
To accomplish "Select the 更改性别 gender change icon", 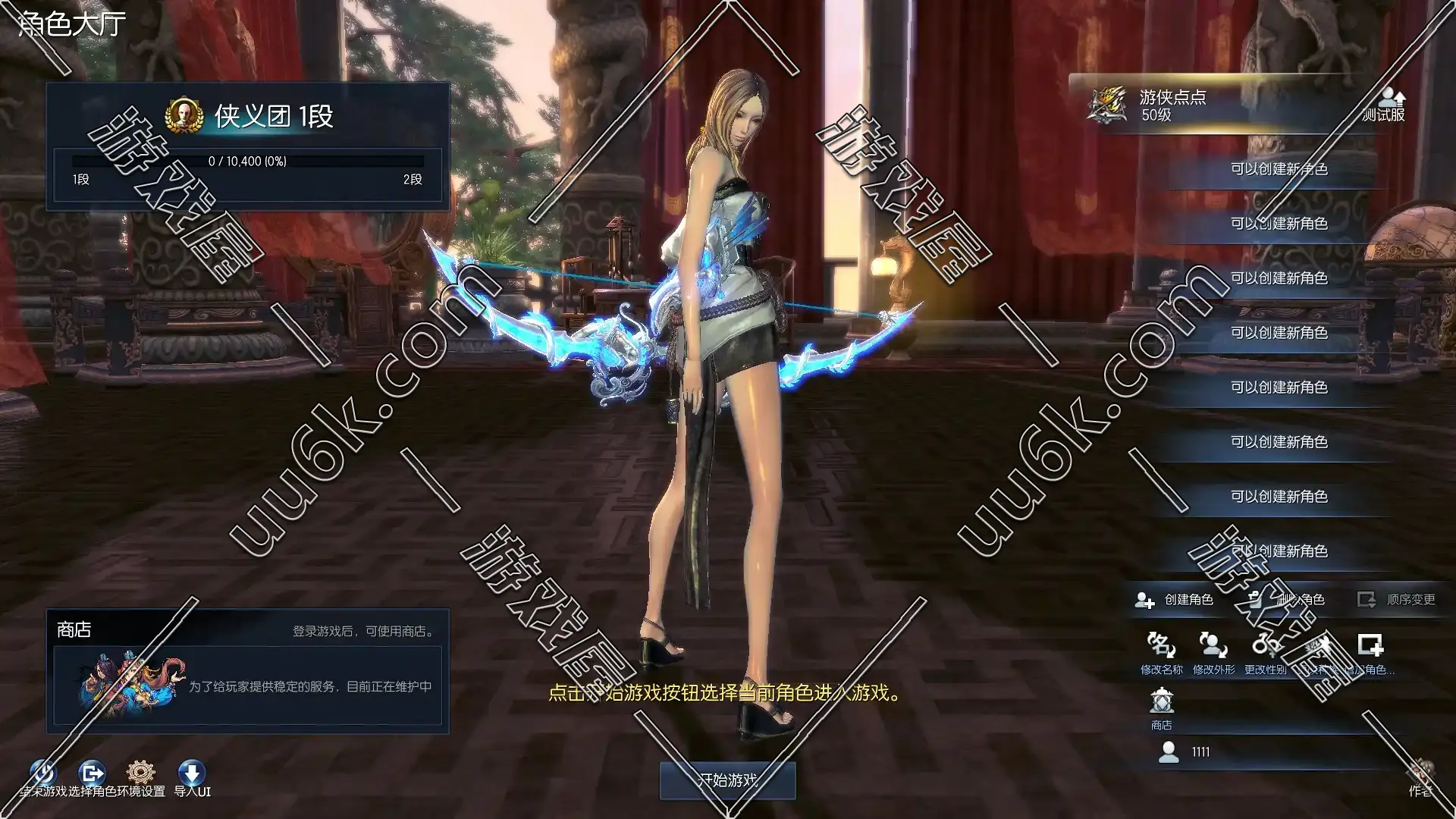I will [x=1265, y=647].
